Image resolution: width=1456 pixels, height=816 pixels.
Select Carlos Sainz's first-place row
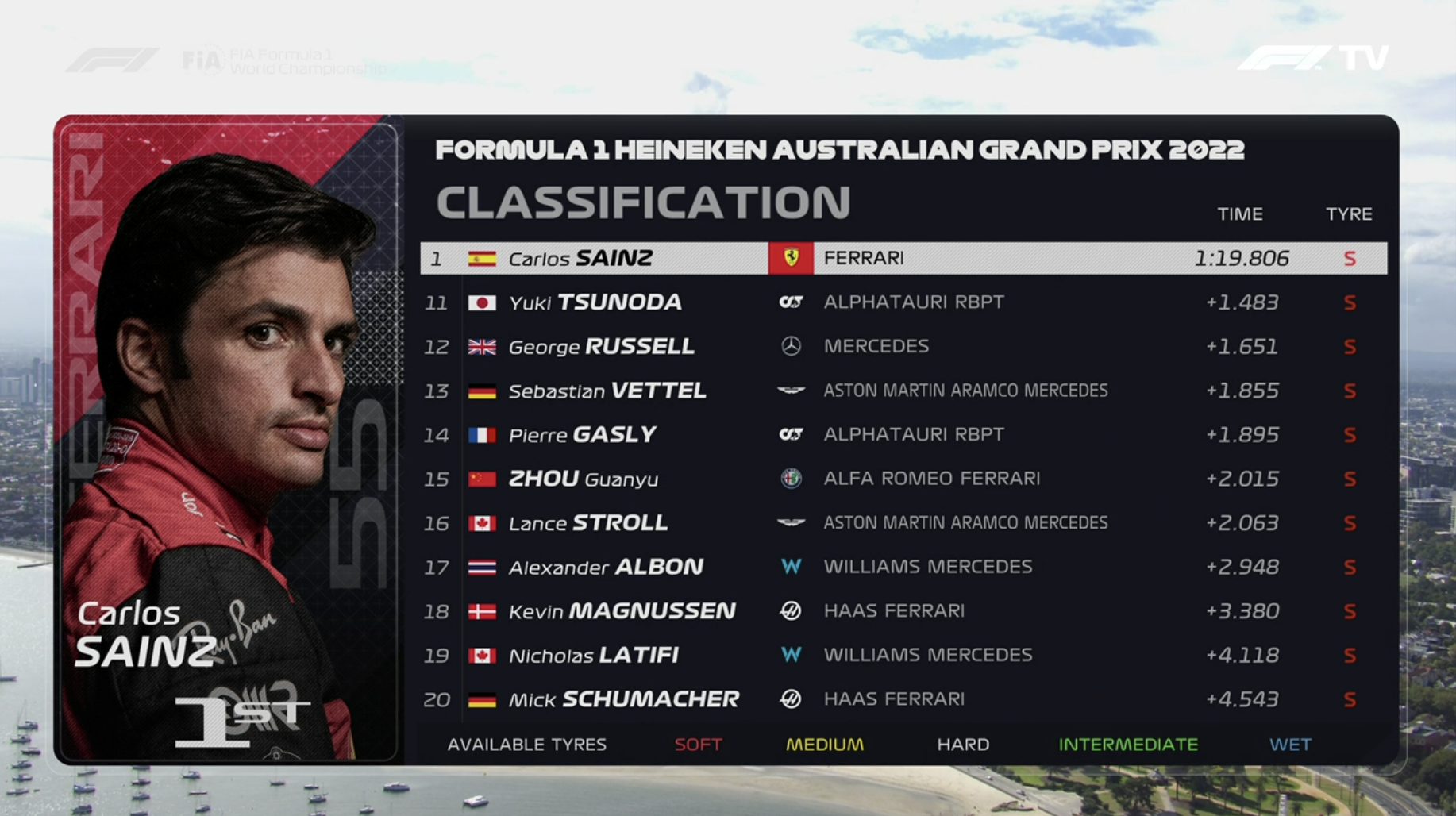(x=903, y=259)
